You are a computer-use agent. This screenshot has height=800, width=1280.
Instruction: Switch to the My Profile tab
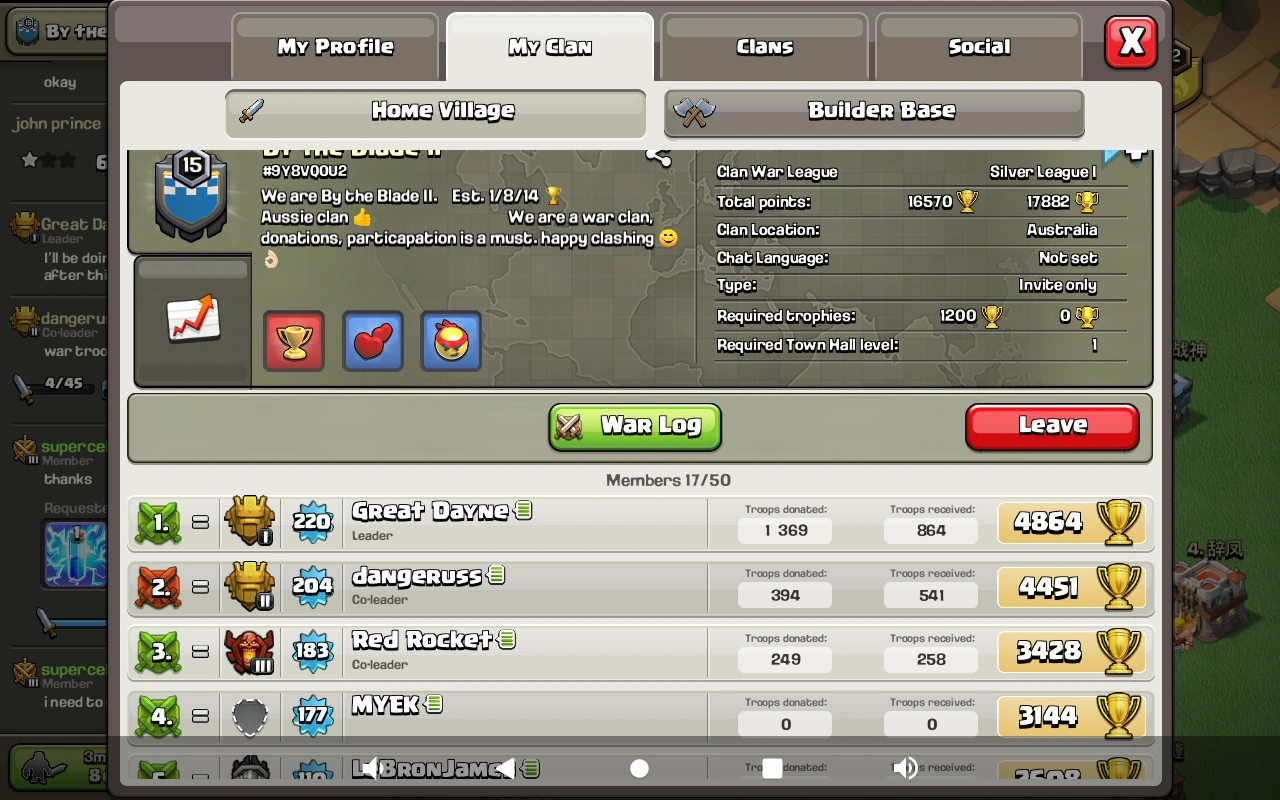[x=334, y=46]
